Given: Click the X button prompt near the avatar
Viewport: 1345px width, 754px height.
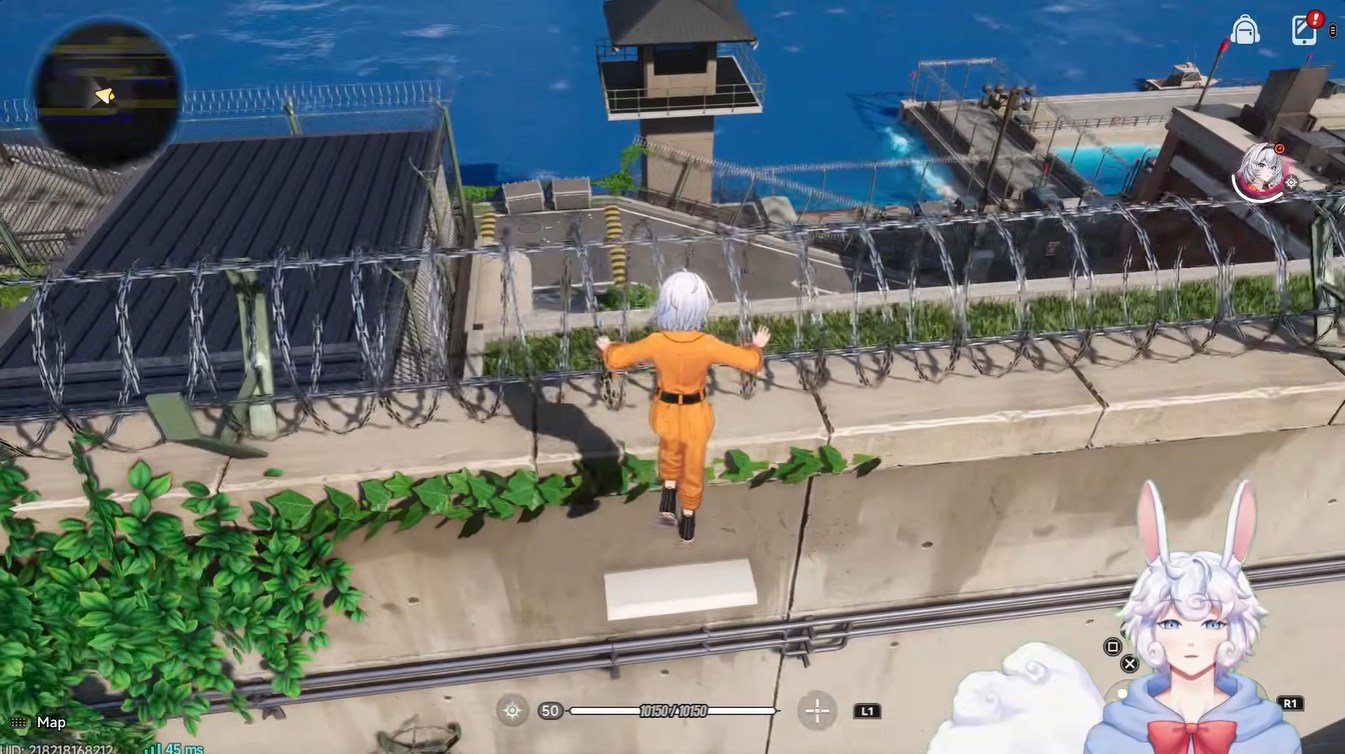Looking at the screenshot, I should [x=1130, y=663].
